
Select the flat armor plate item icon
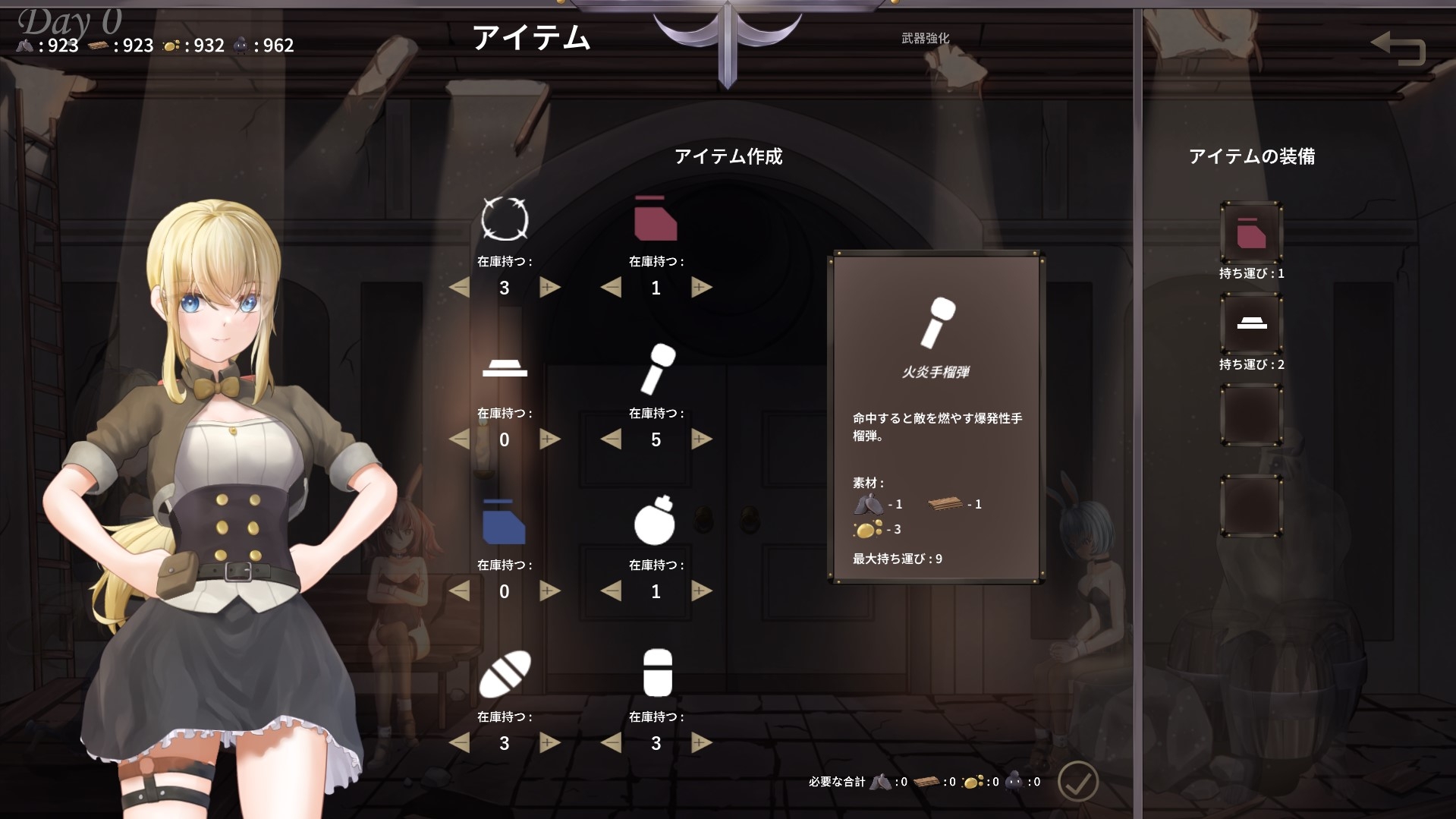[504, 370]
